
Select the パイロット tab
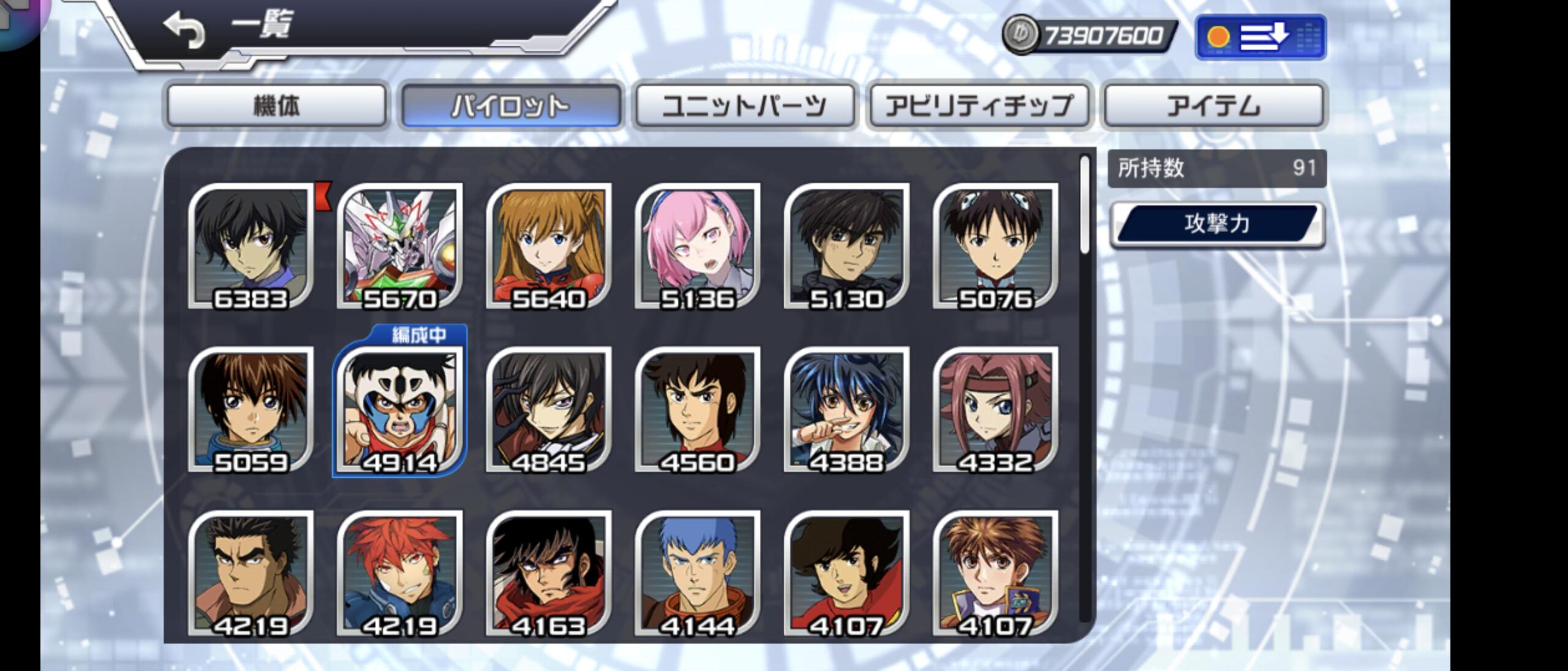[510, 106]
